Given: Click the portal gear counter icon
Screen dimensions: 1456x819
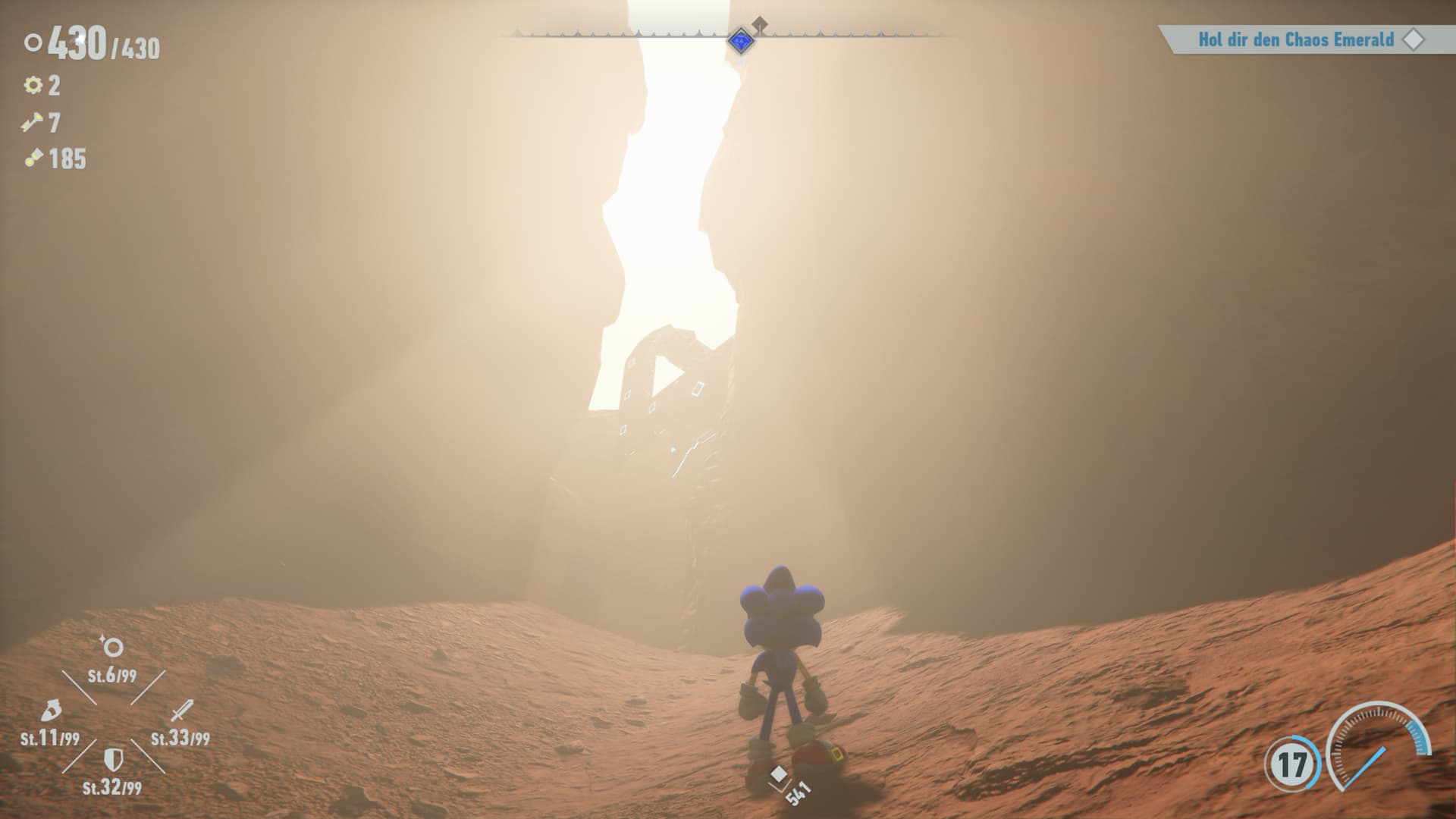Looking at the screenshot, I should click(33, 85).
